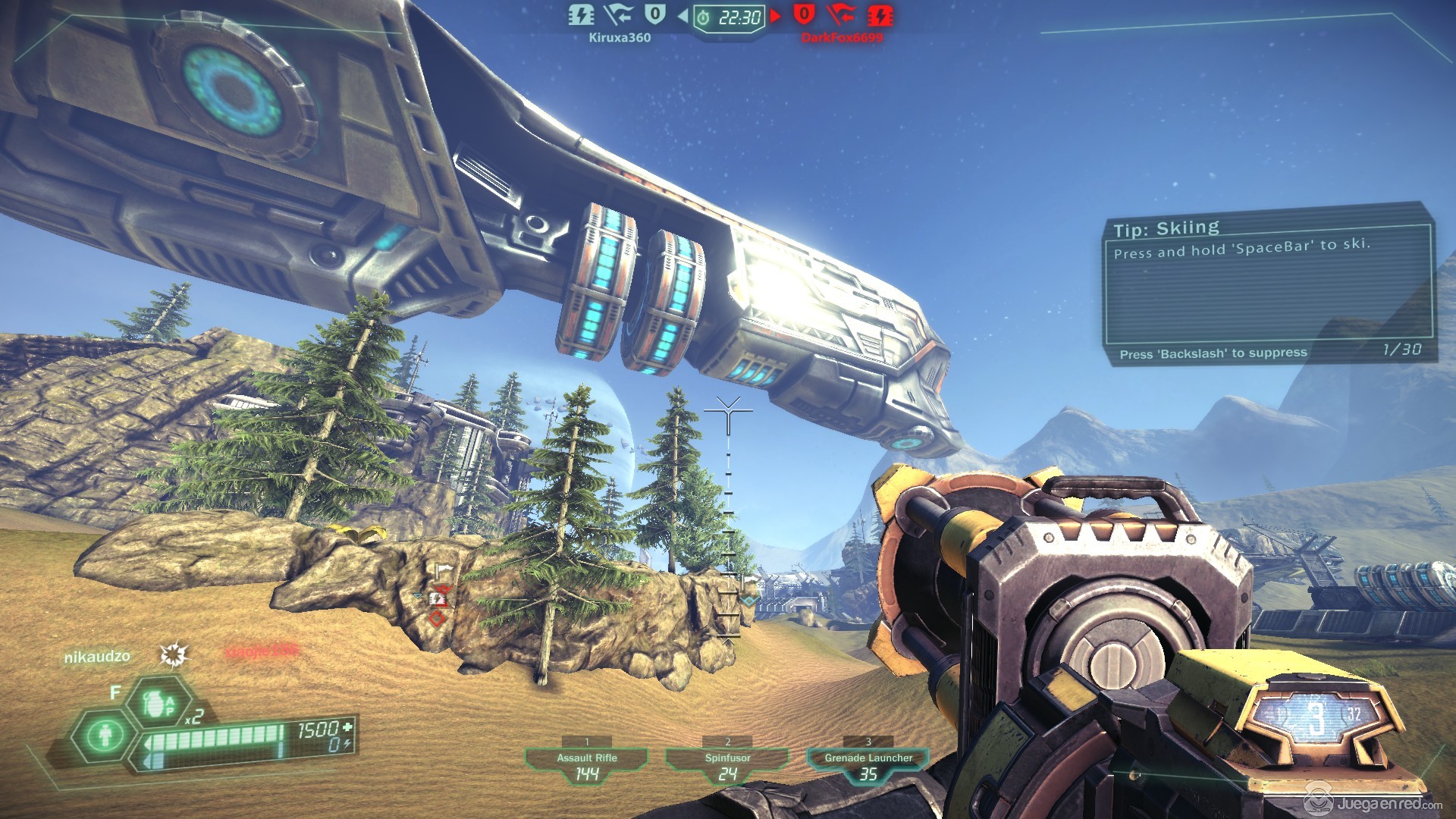Click the red team generator lightning icon

[880, 14]
